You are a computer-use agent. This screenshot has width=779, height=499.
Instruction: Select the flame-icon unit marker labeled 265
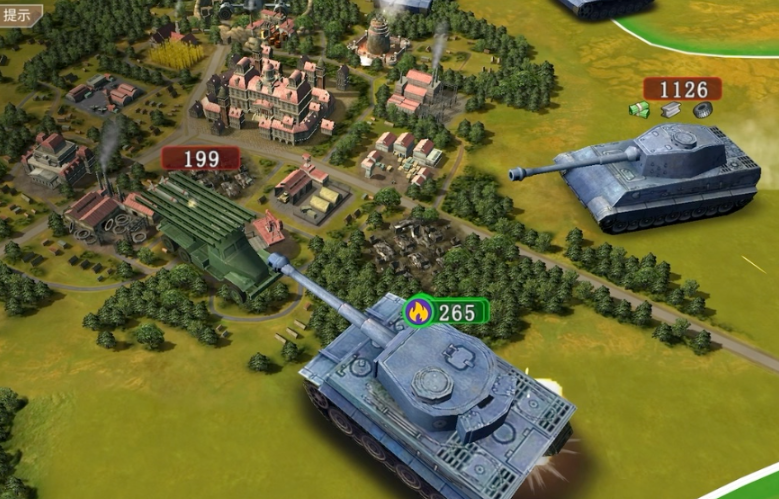click(446, 312)
